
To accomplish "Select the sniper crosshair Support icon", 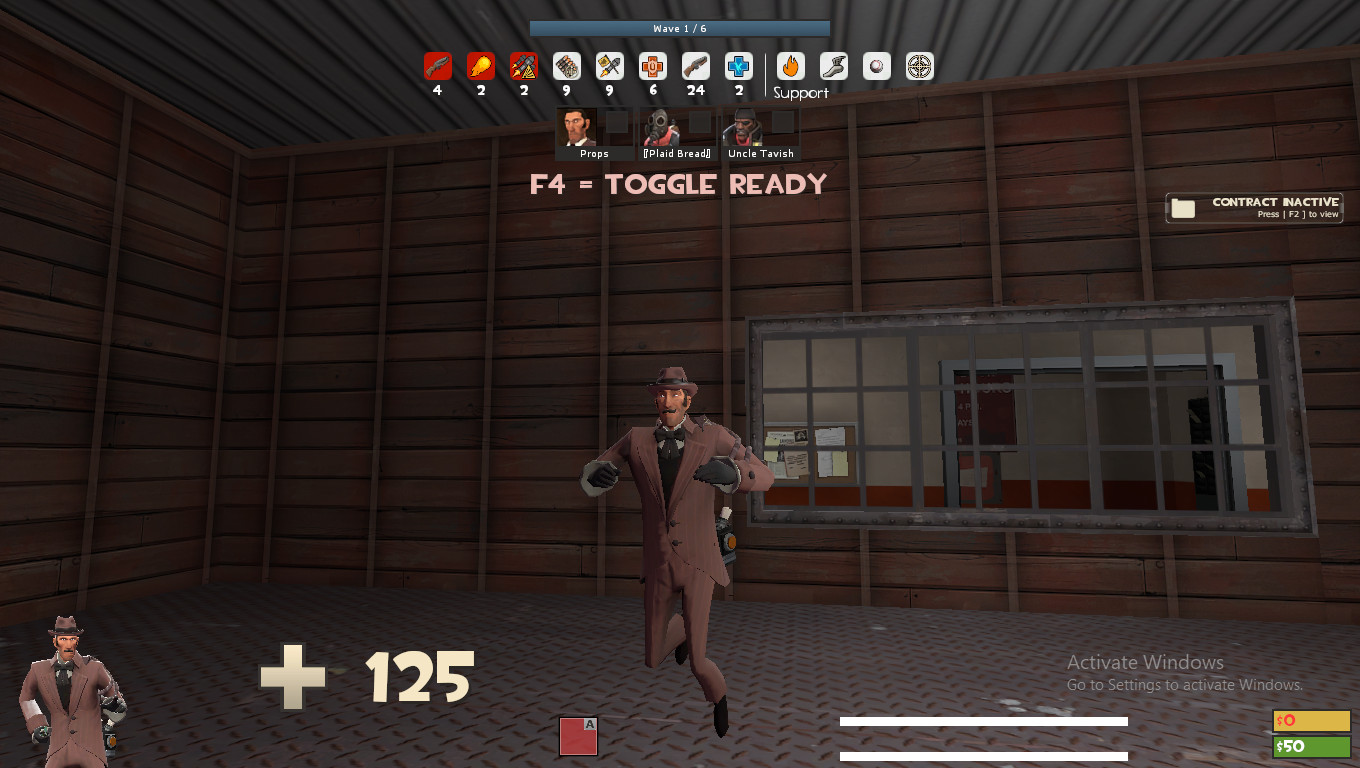I will point(918,65).
